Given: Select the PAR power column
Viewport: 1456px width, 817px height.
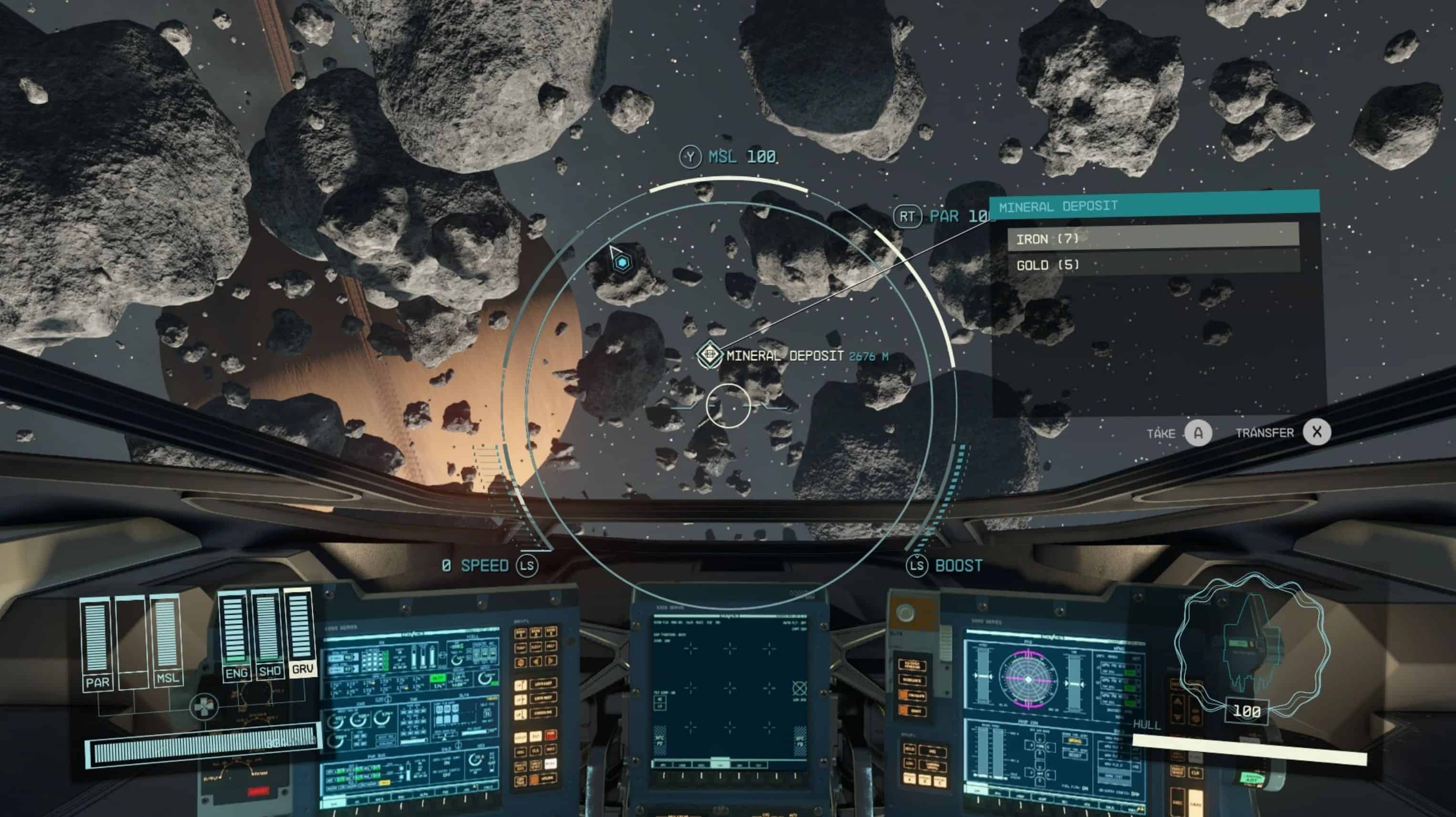Looking at the screenshot, I should [97, 642].
